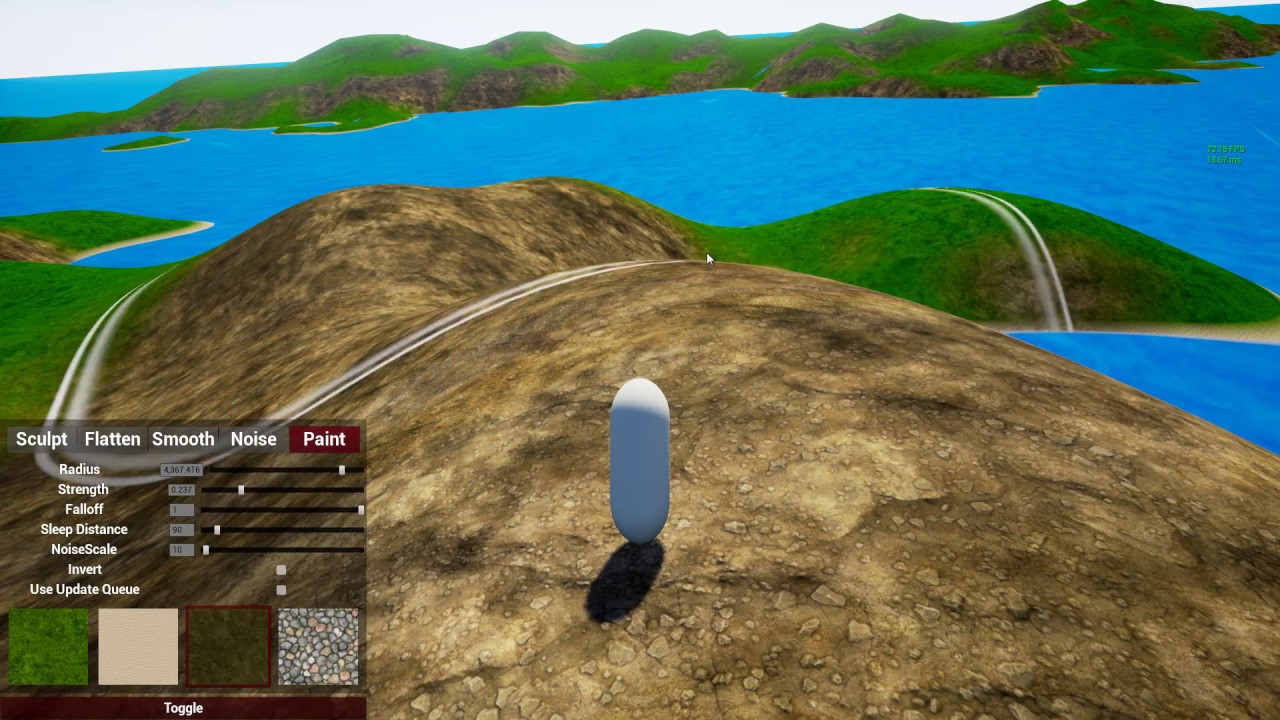Adjust the Strength slider

tap(241, 489)
